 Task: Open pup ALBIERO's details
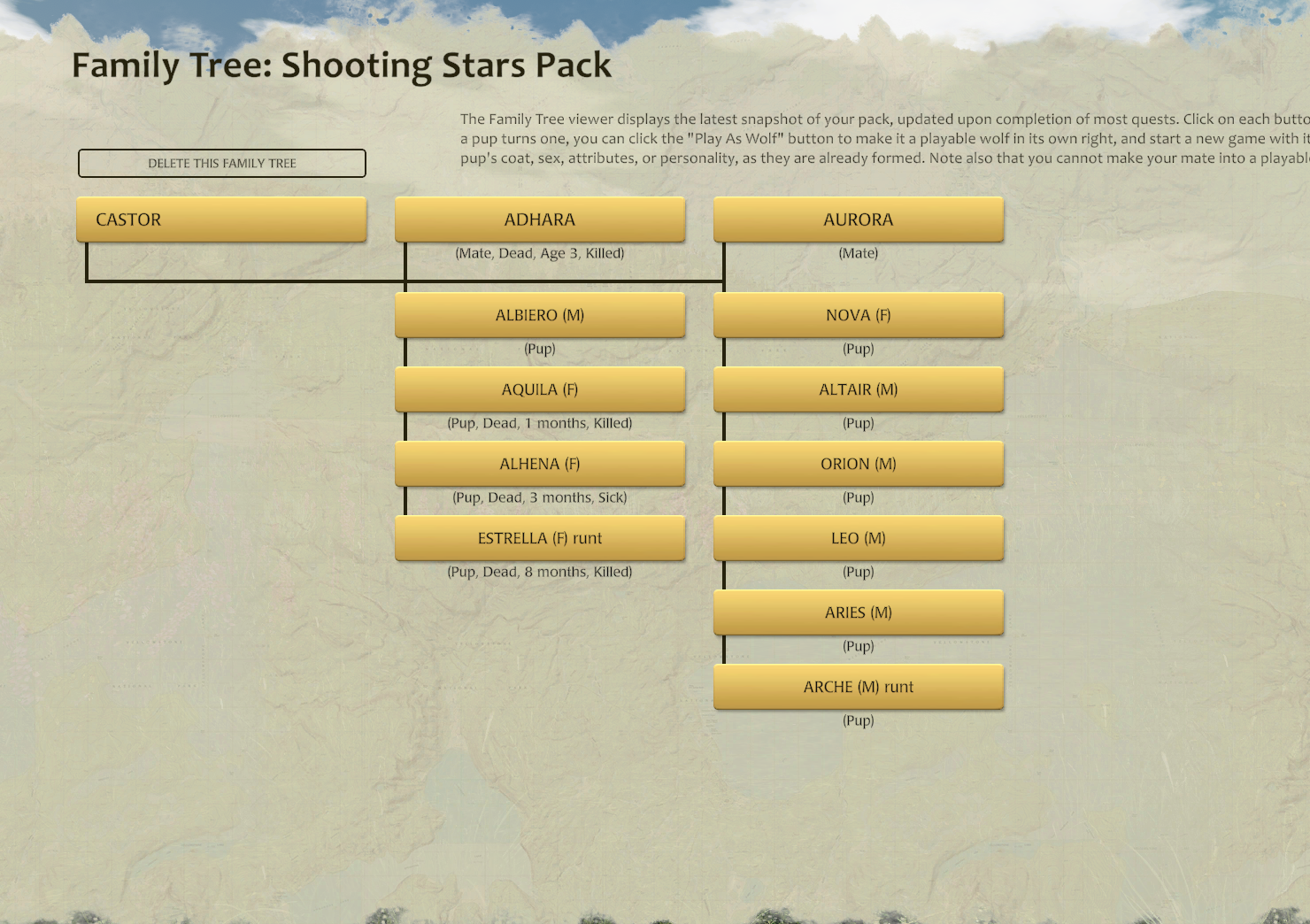[x=540, y=315]
